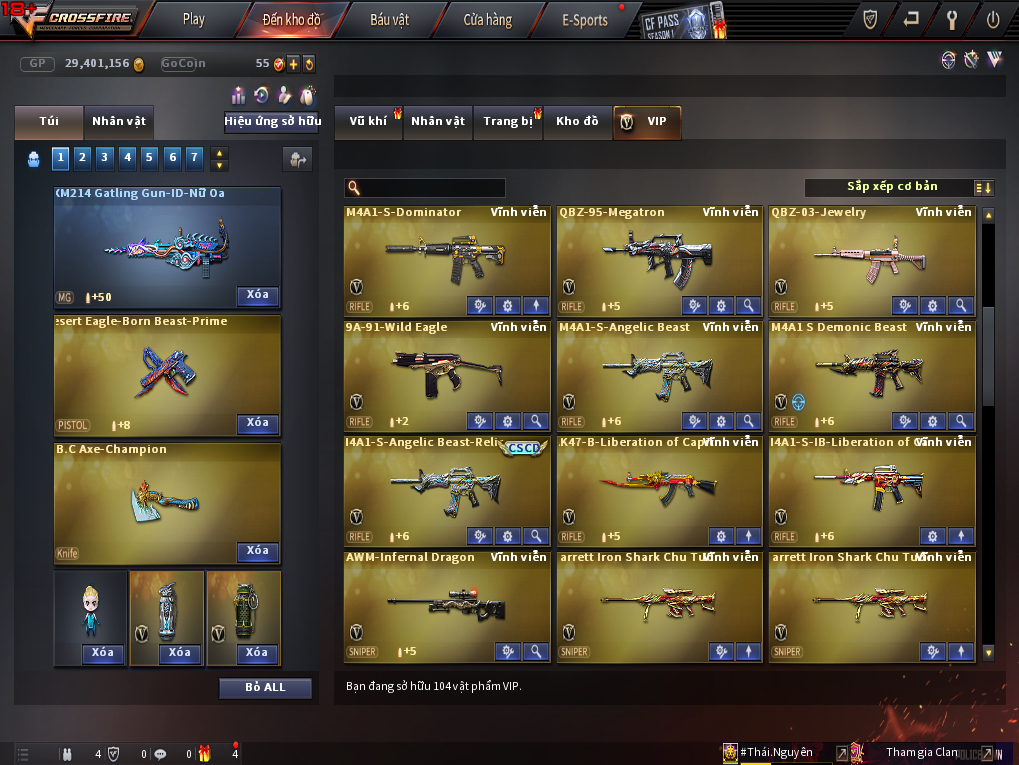Click the Hiệu ứng sở hữu button
1019x765 pixels.
point(272,122)
